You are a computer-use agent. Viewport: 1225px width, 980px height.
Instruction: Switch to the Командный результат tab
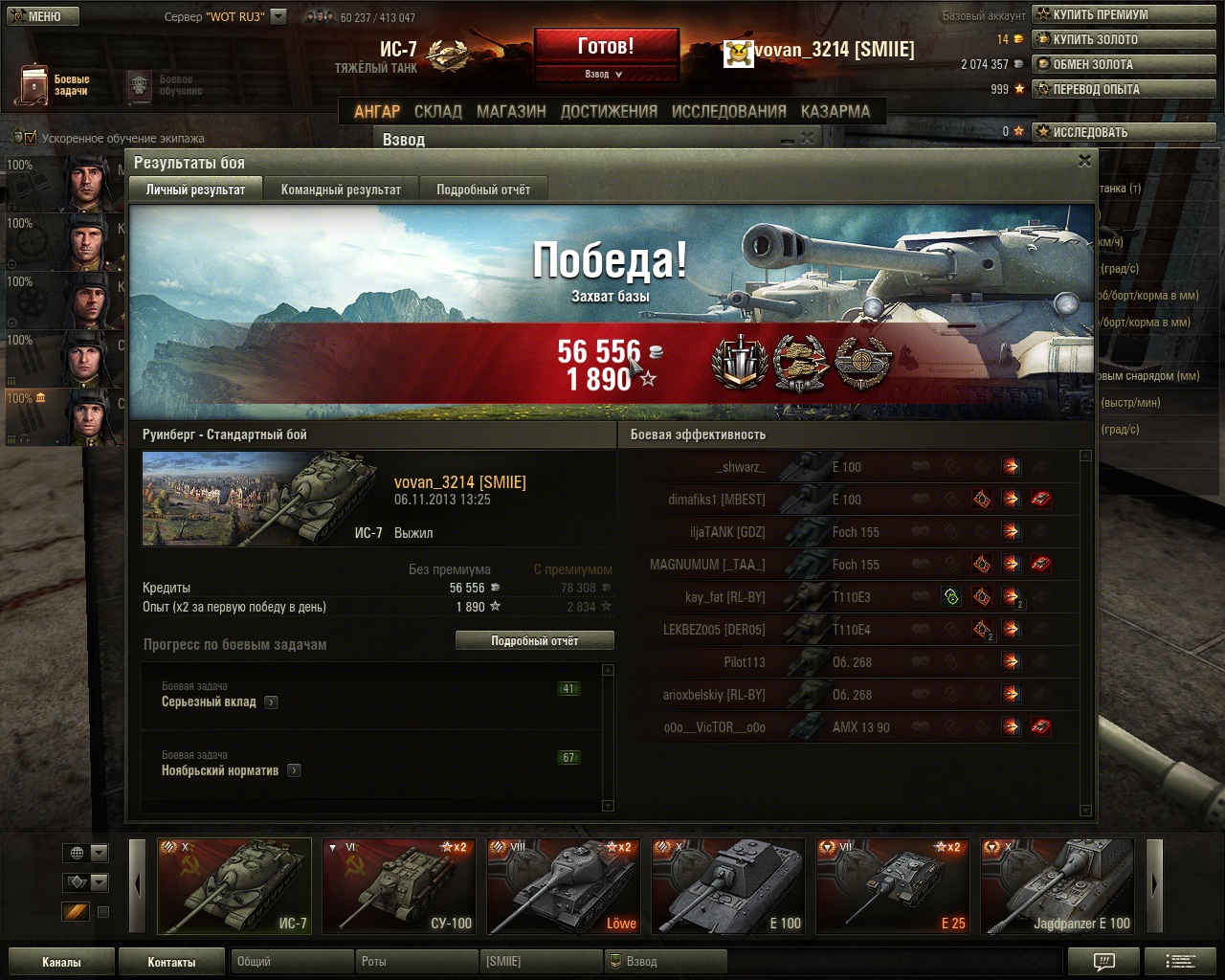pyautogui.click(x=341, y=189)
